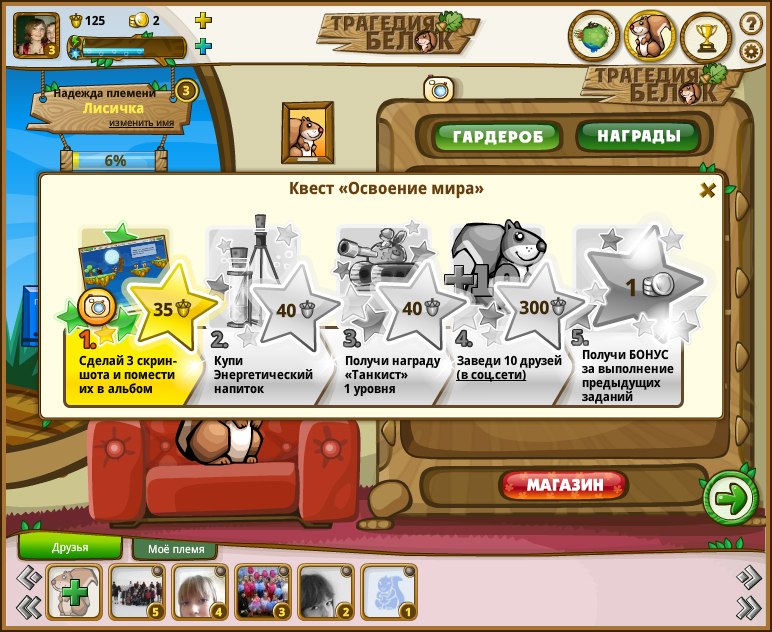This screenshot has height=632, width=772.
Task: Buy more coins with the yellow plus
Action: coord(203,20)
